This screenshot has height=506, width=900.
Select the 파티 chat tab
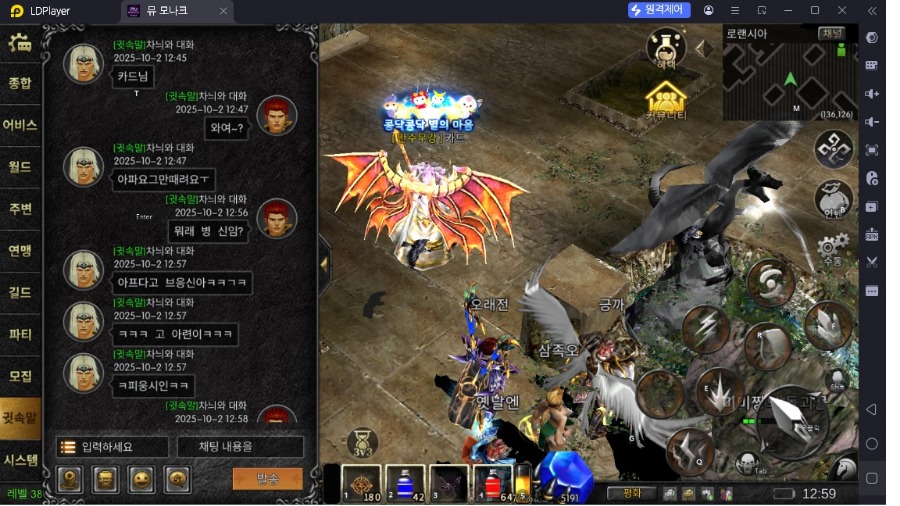click(x=20, y=334)
